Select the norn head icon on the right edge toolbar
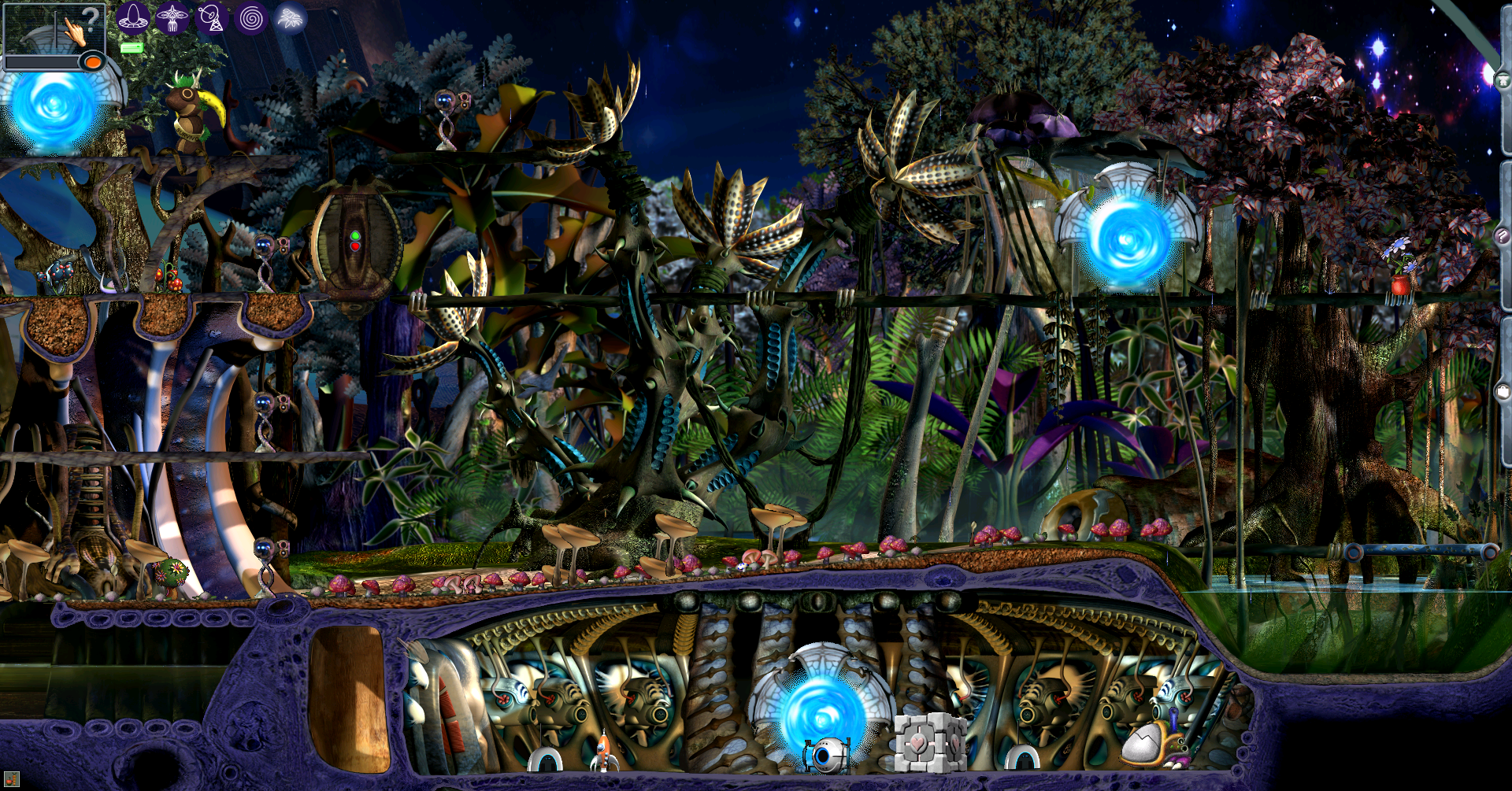Screen dimensions: 1512x791 [1503, 79]
